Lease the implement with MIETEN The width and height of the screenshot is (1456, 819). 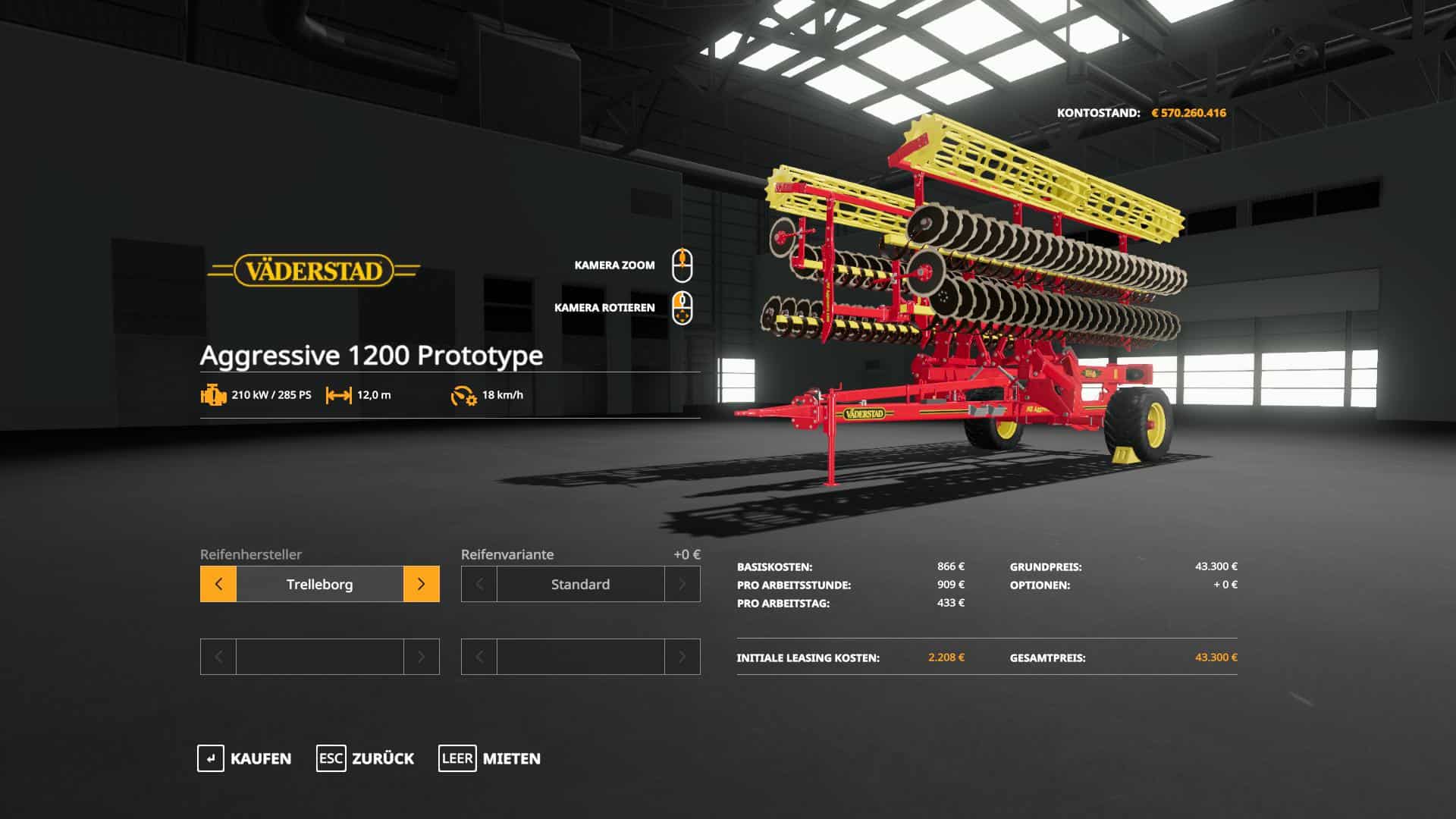(490, 758)
